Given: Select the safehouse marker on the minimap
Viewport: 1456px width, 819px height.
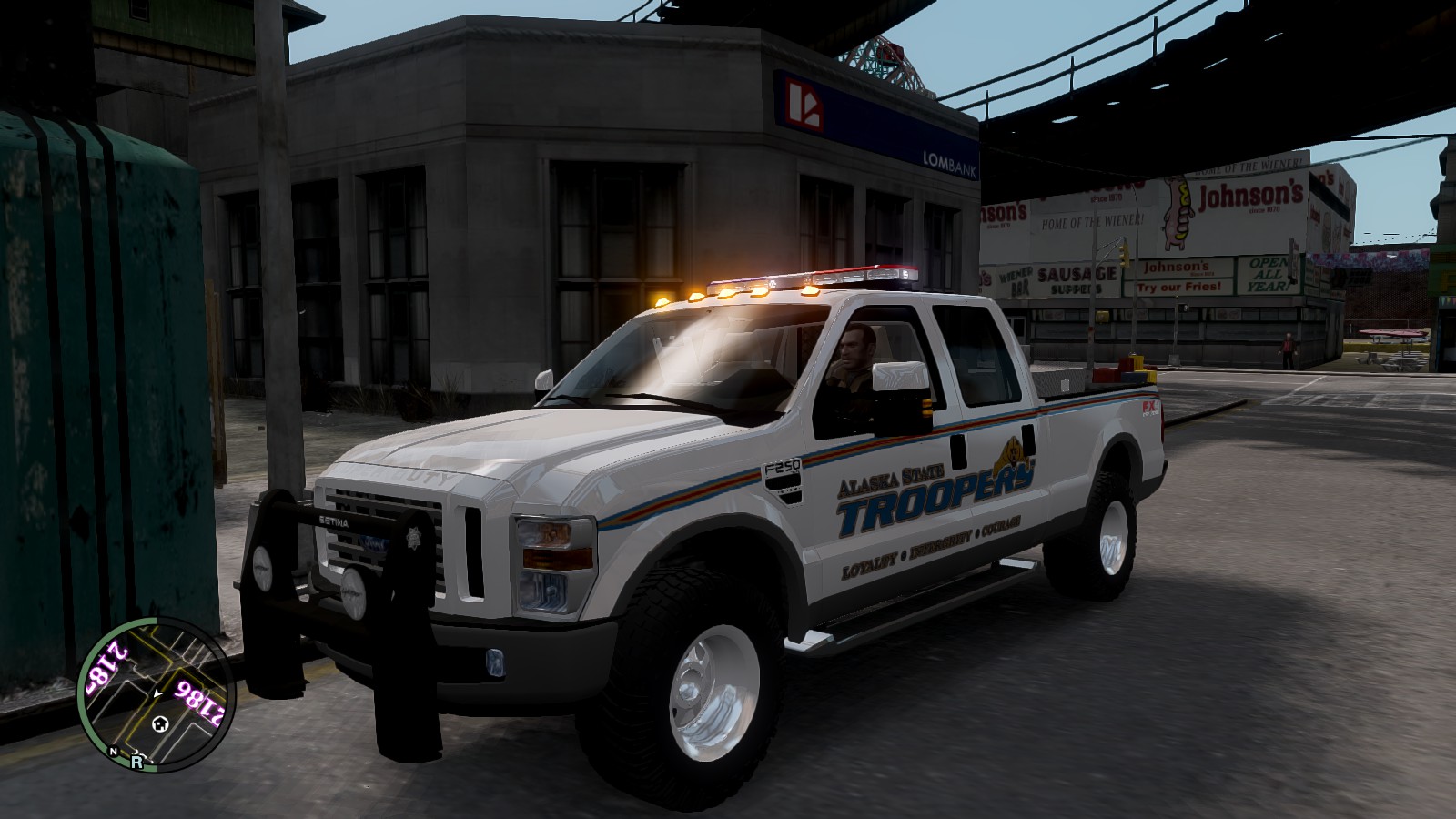Looking at the screenshot, I should point(160,724).
